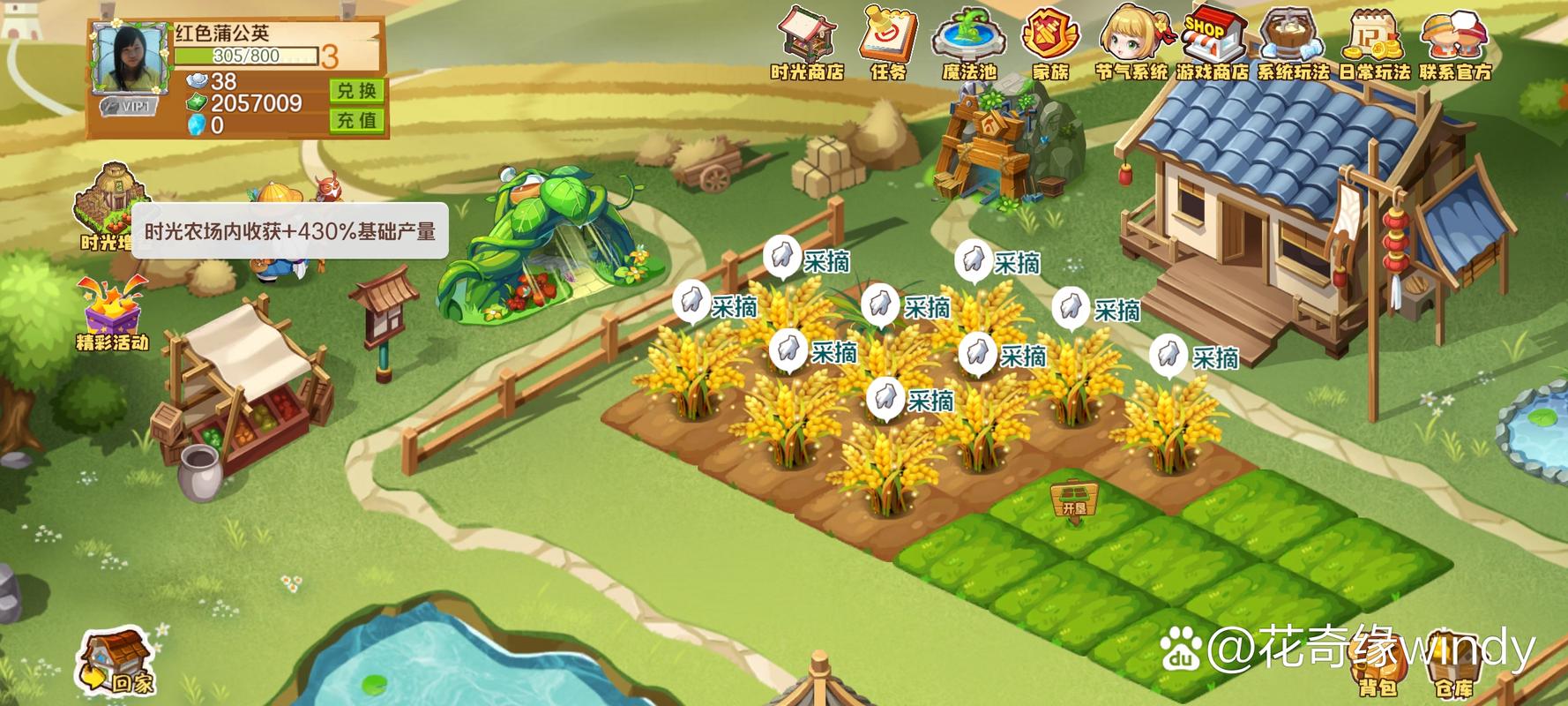
Task: Open 联系官方 contact icon
Action: pyautogui.click(x=1455, y=42)
